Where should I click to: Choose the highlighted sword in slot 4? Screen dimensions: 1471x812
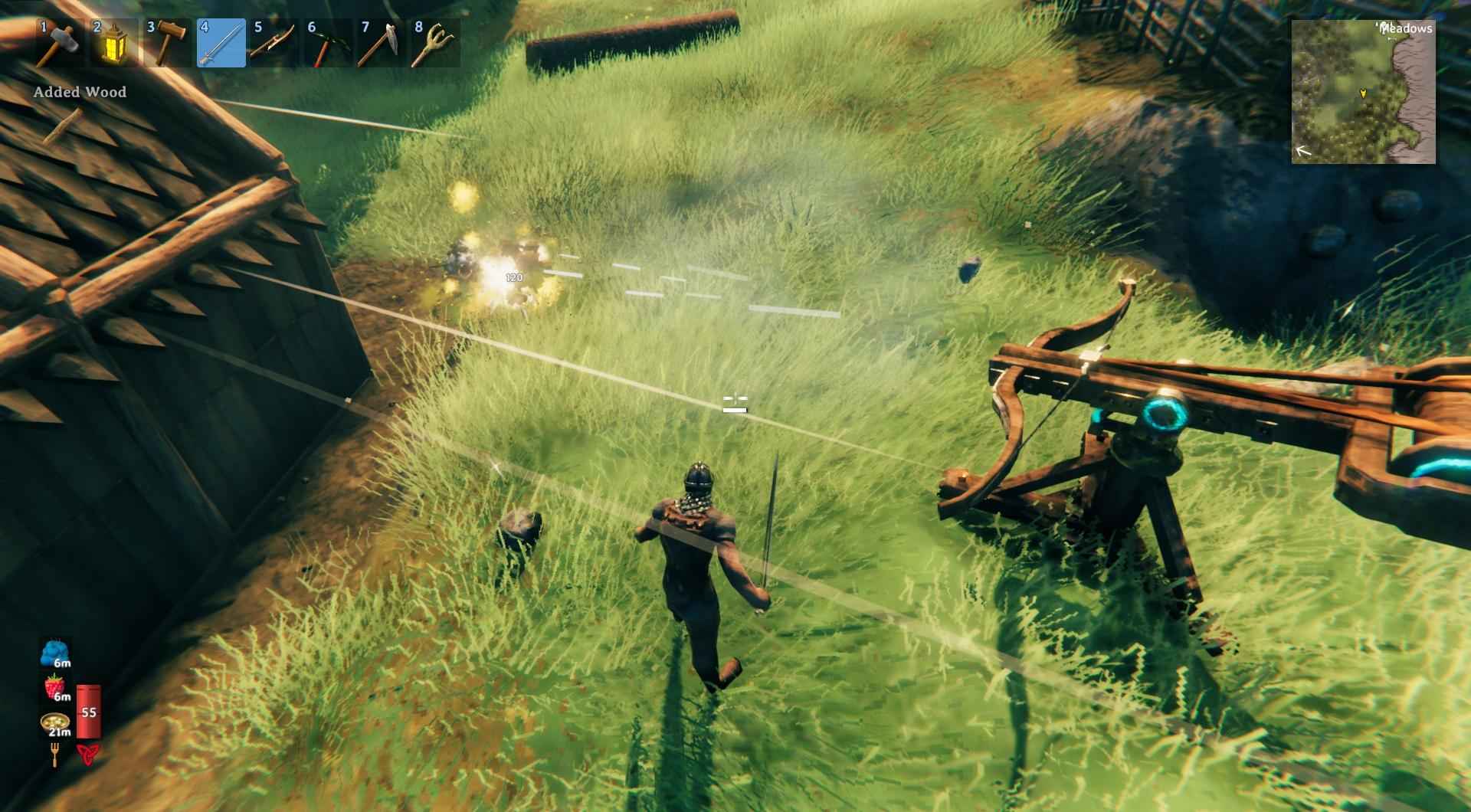coord(221,43)
